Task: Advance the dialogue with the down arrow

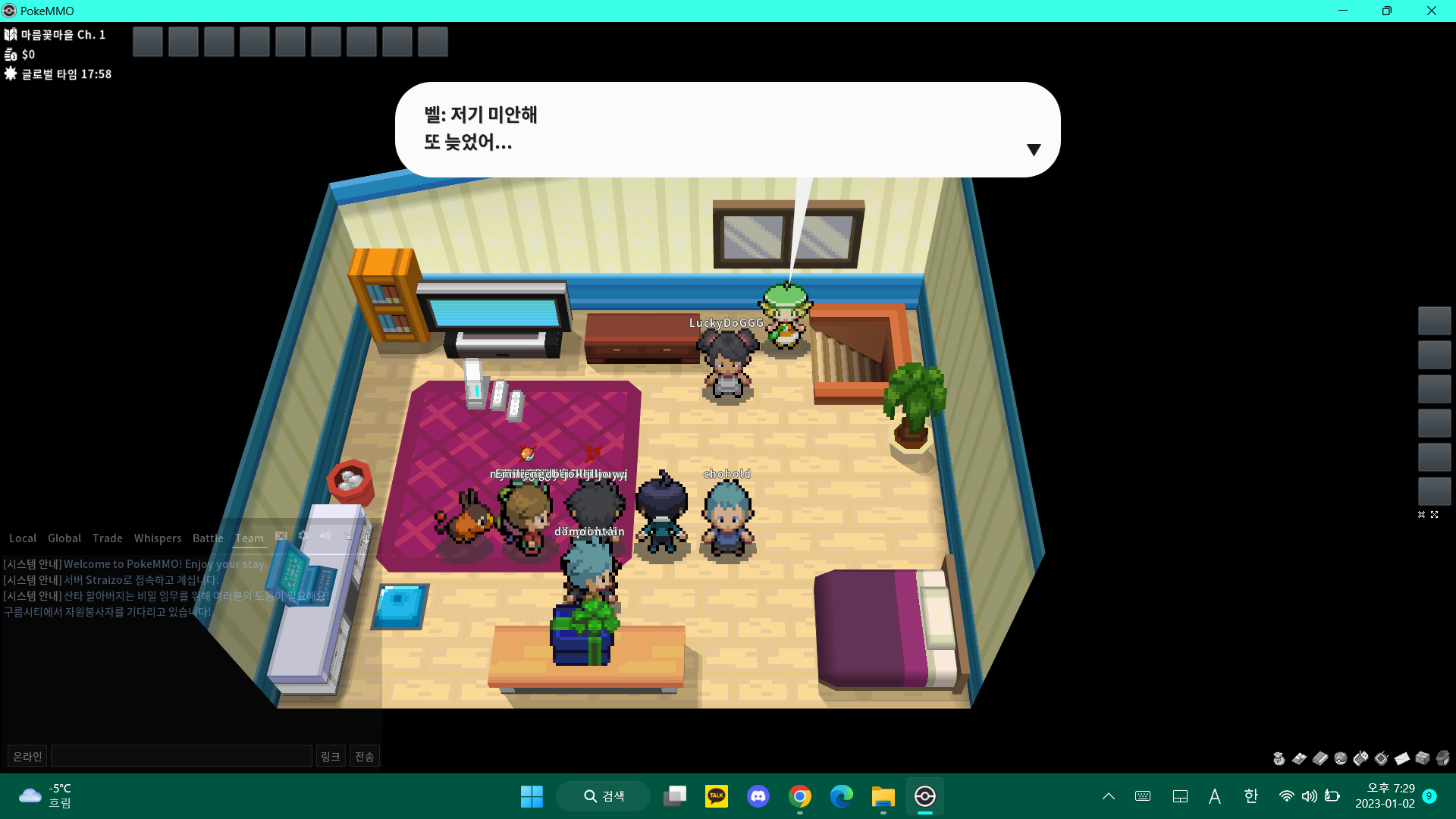Action: coord(1033,149)
